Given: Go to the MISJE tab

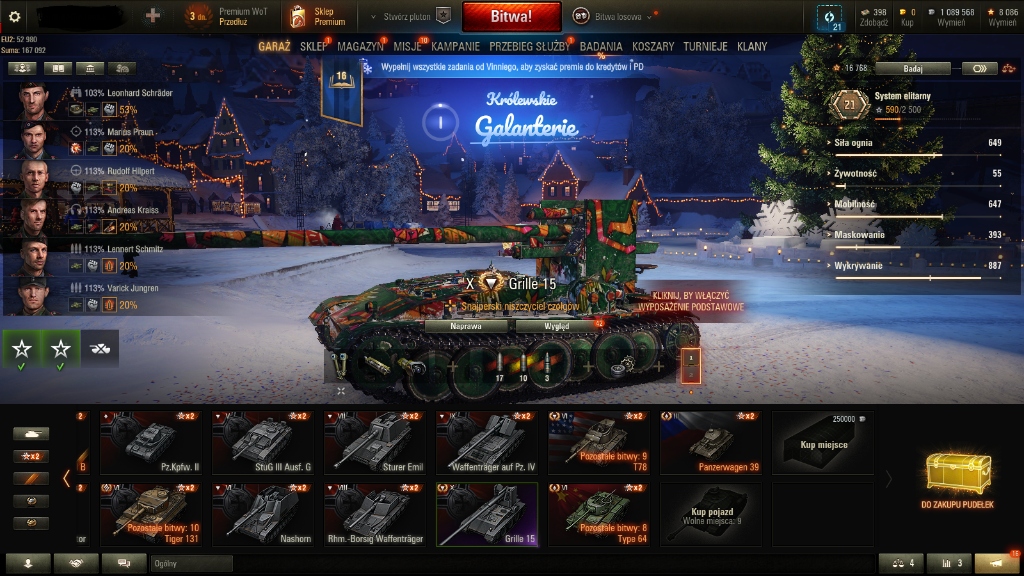Looking at the screenshot, I should coord(407,46).
